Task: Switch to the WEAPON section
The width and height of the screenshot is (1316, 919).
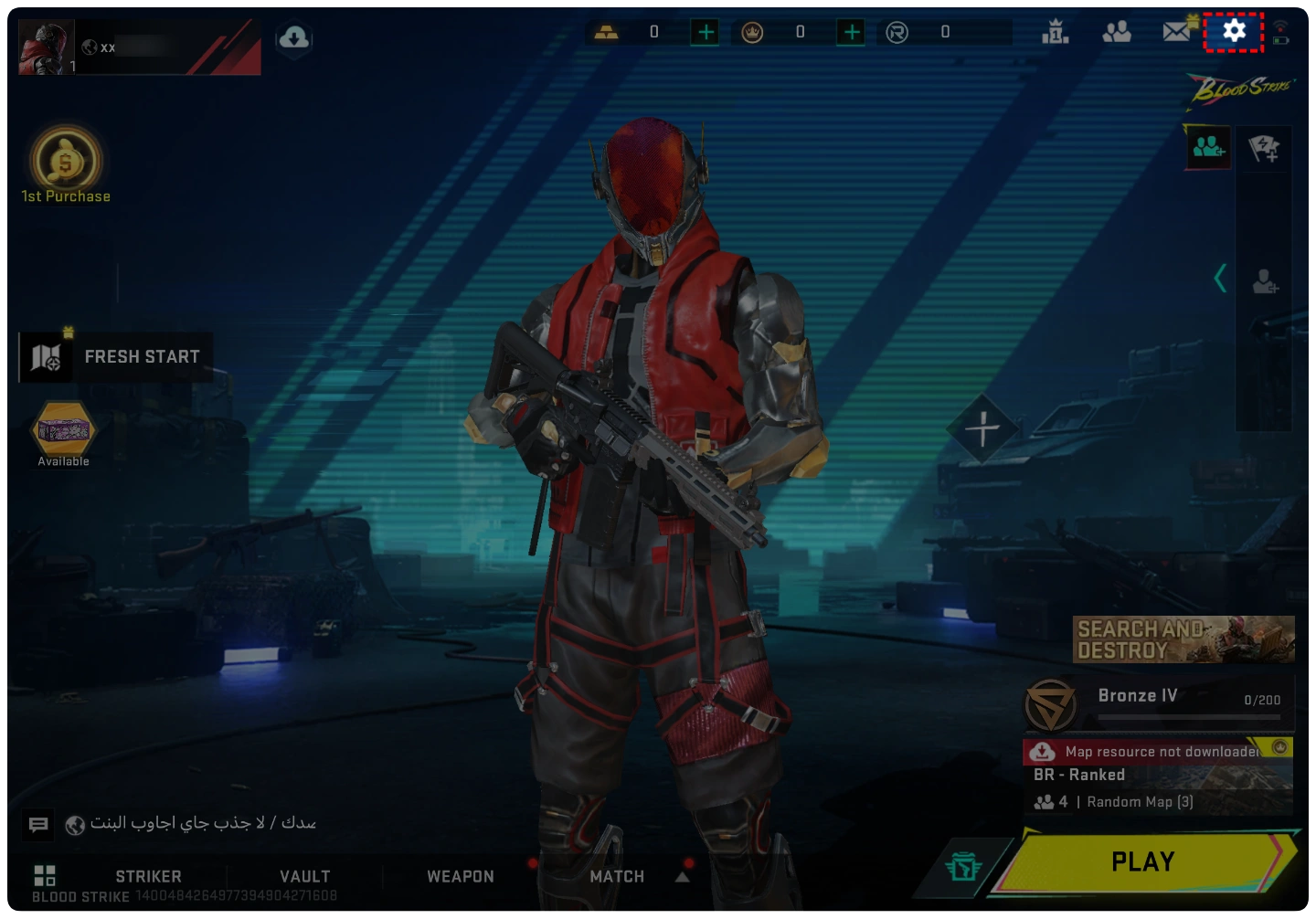Action: pyautogui.click(x=461, y=876)
